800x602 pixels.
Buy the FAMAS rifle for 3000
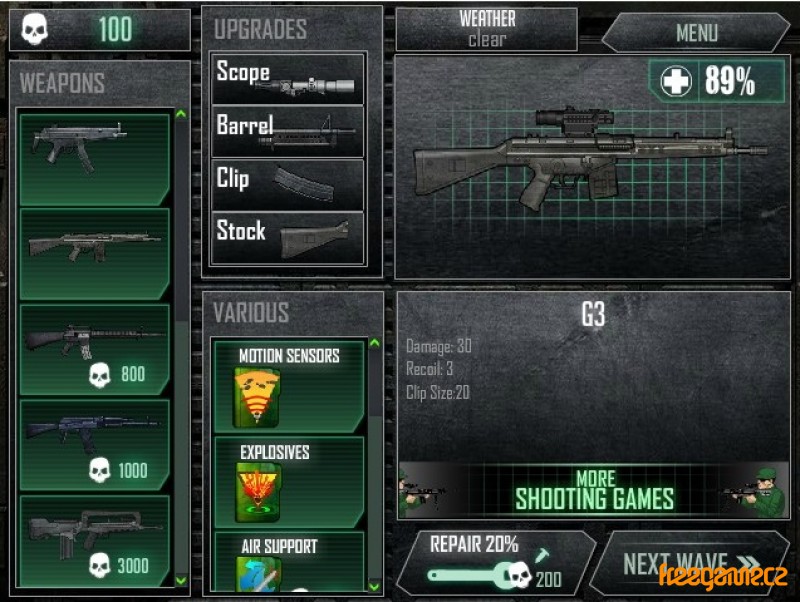tap(95, 538)
